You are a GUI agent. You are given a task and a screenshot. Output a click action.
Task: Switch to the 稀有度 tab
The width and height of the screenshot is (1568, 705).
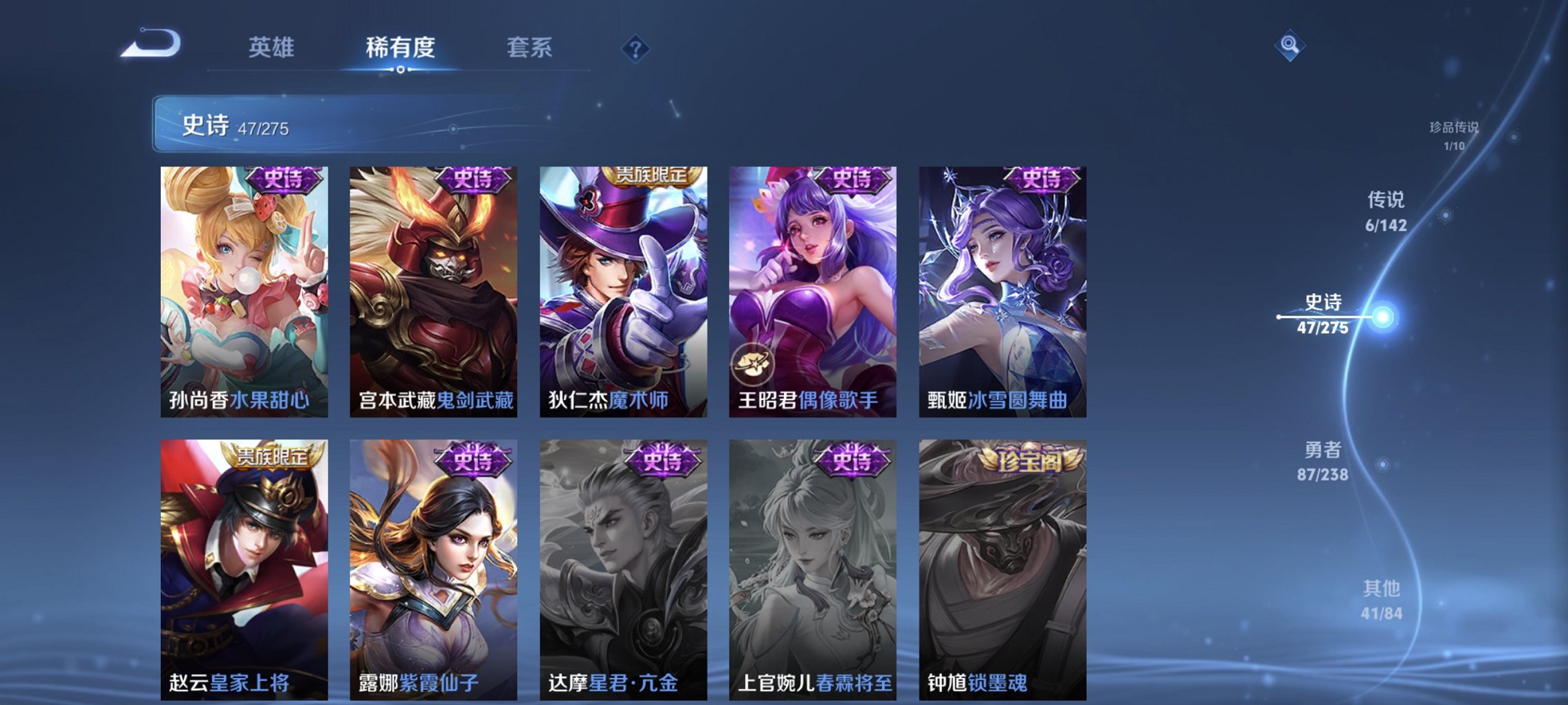pos(400,48)
